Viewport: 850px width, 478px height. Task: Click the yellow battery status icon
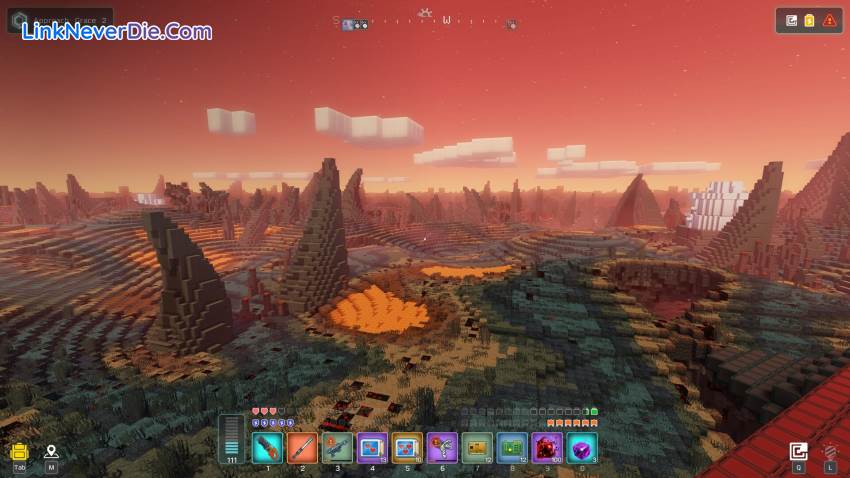click(810, 20)
